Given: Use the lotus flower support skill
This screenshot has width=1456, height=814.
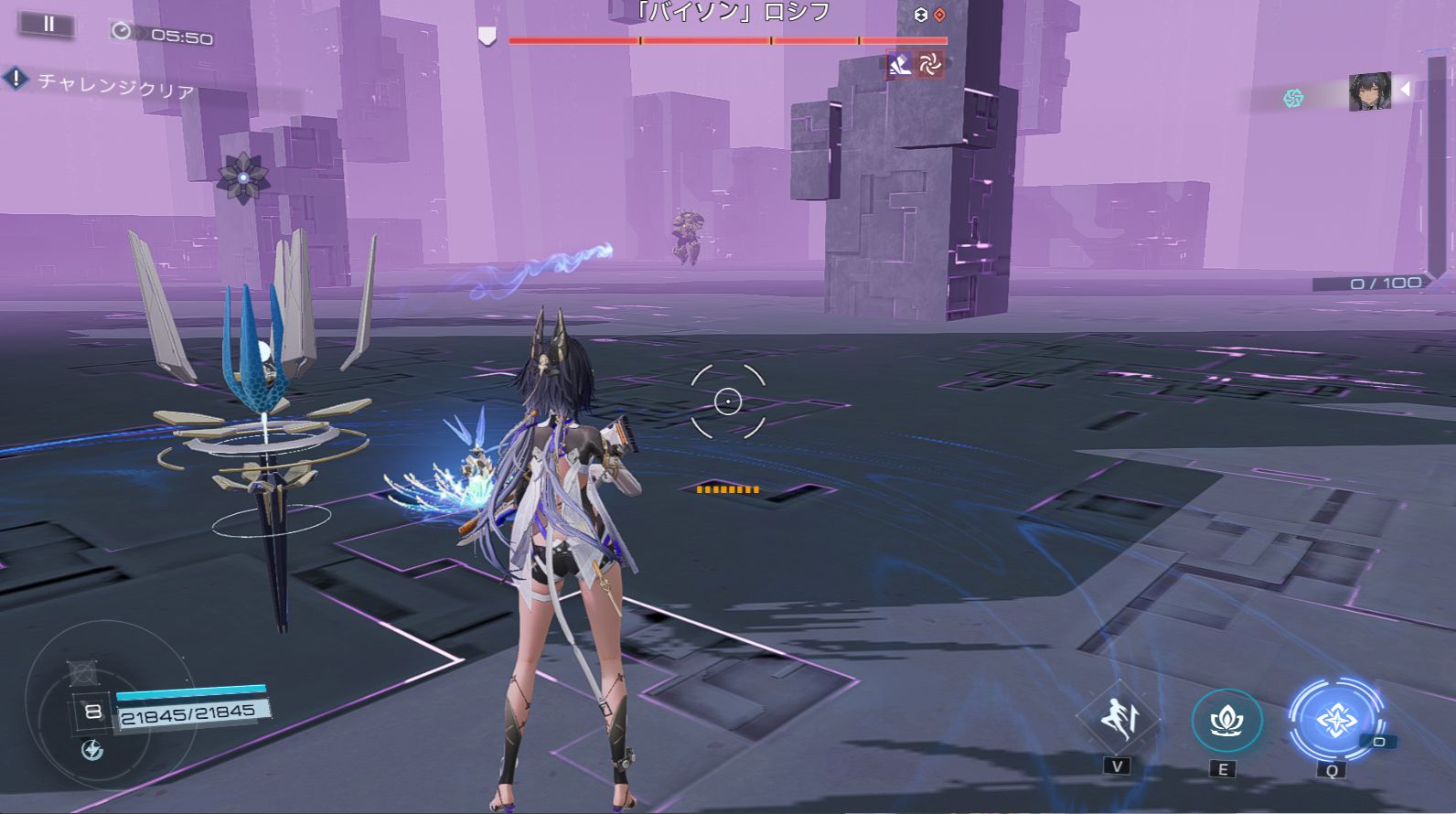Looking at the screenshot, I should pos(1226,722).
